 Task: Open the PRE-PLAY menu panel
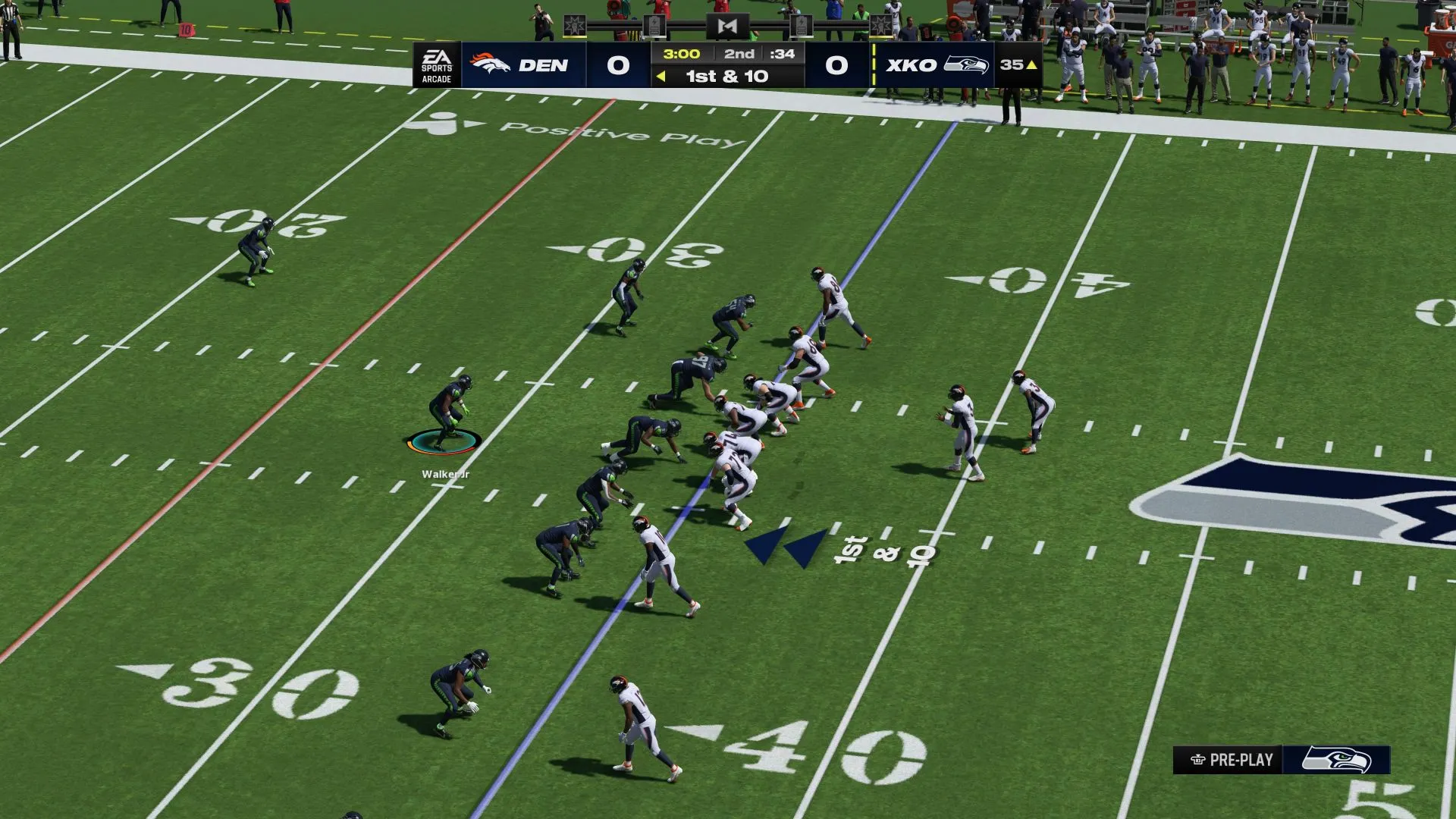coord(1232,760)
